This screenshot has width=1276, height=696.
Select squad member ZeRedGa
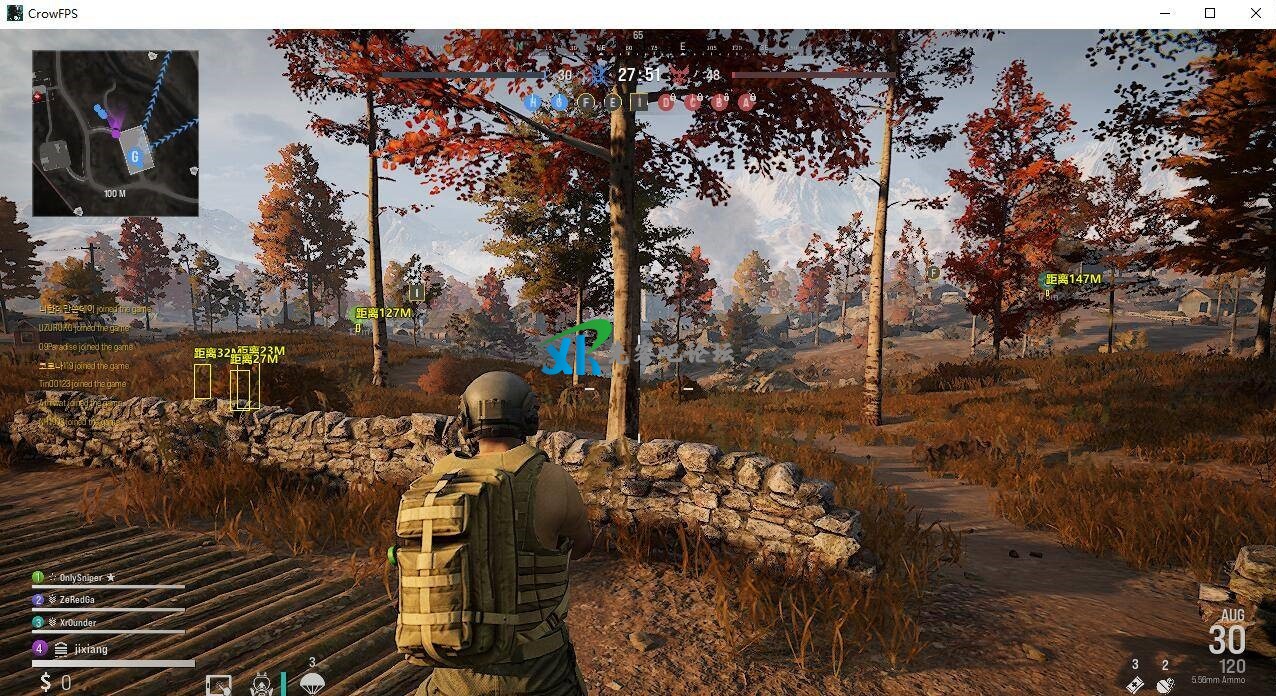click(x=79, y=600)
